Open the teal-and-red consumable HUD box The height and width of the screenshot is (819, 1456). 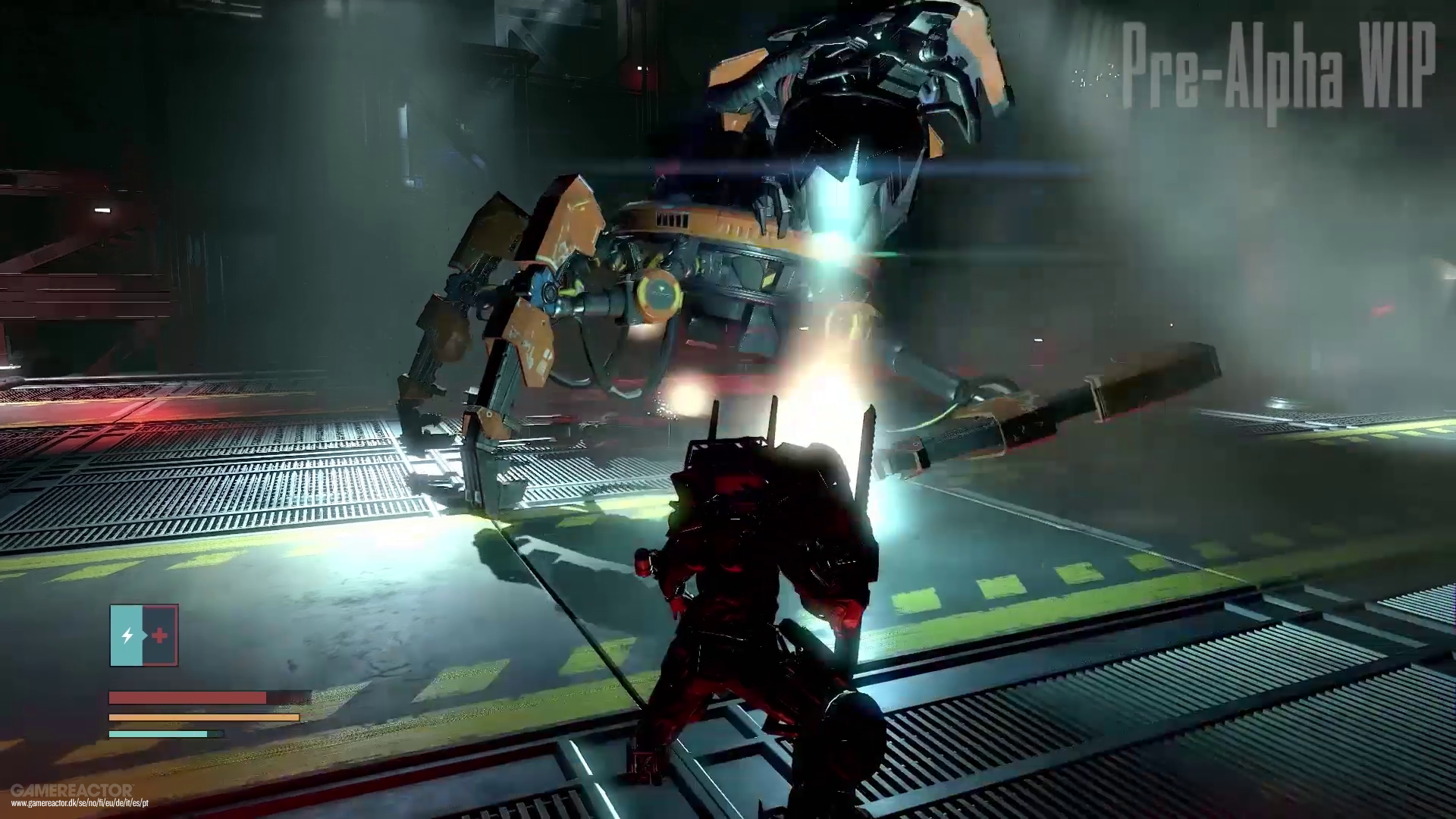point(144,633)
